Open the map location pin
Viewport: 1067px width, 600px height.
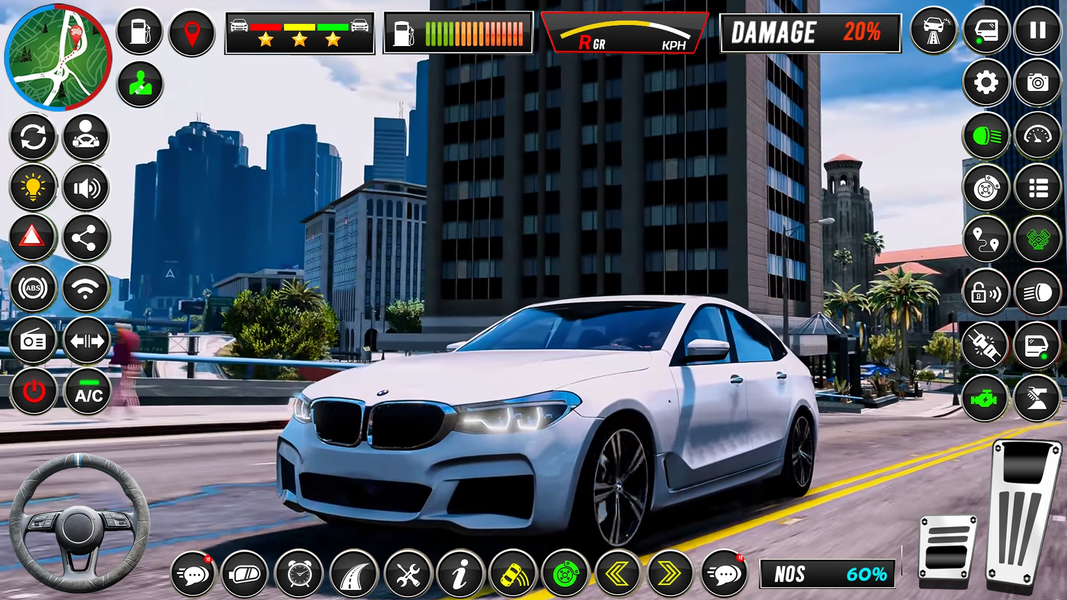pyautogui.click(x=191, y=33)
